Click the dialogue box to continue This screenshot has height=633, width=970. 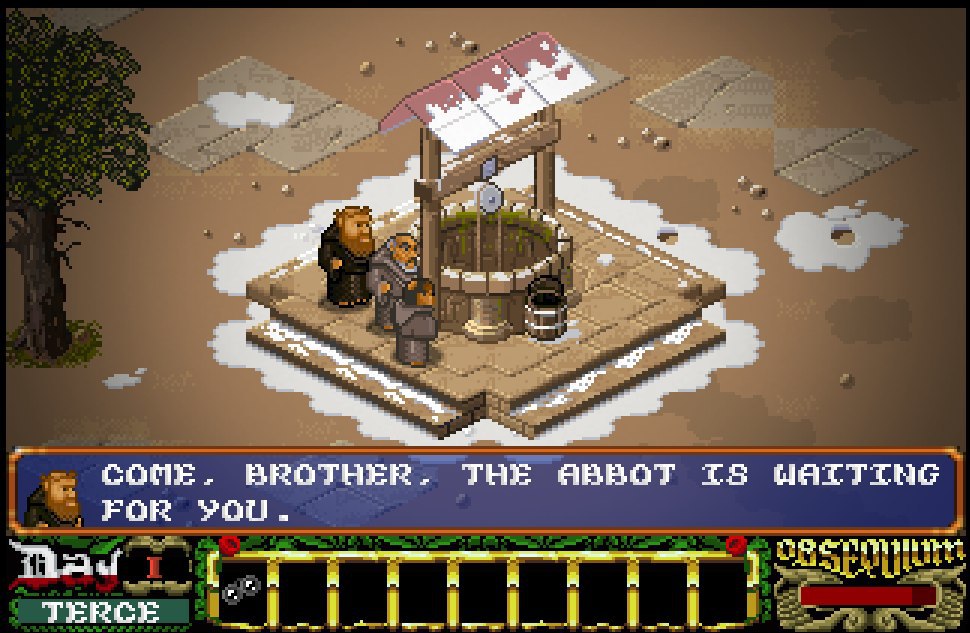(x=520, y=492)
